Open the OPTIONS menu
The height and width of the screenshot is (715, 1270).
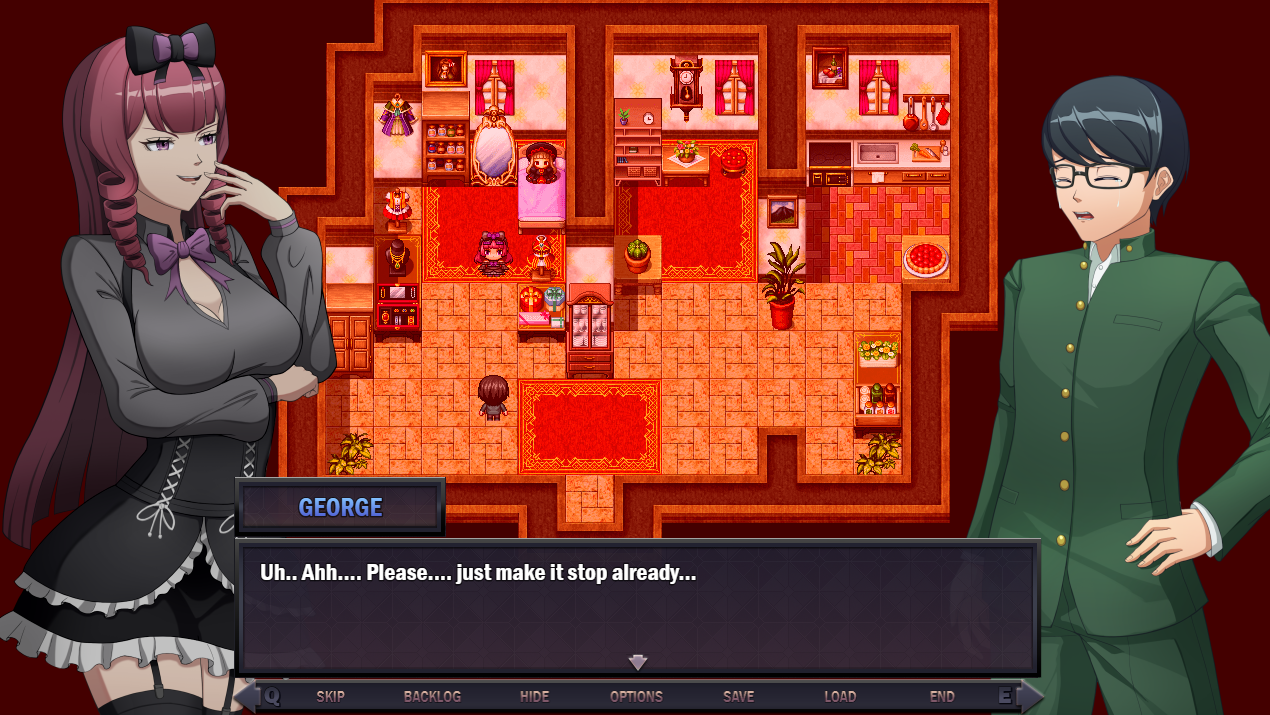point(636,696)
